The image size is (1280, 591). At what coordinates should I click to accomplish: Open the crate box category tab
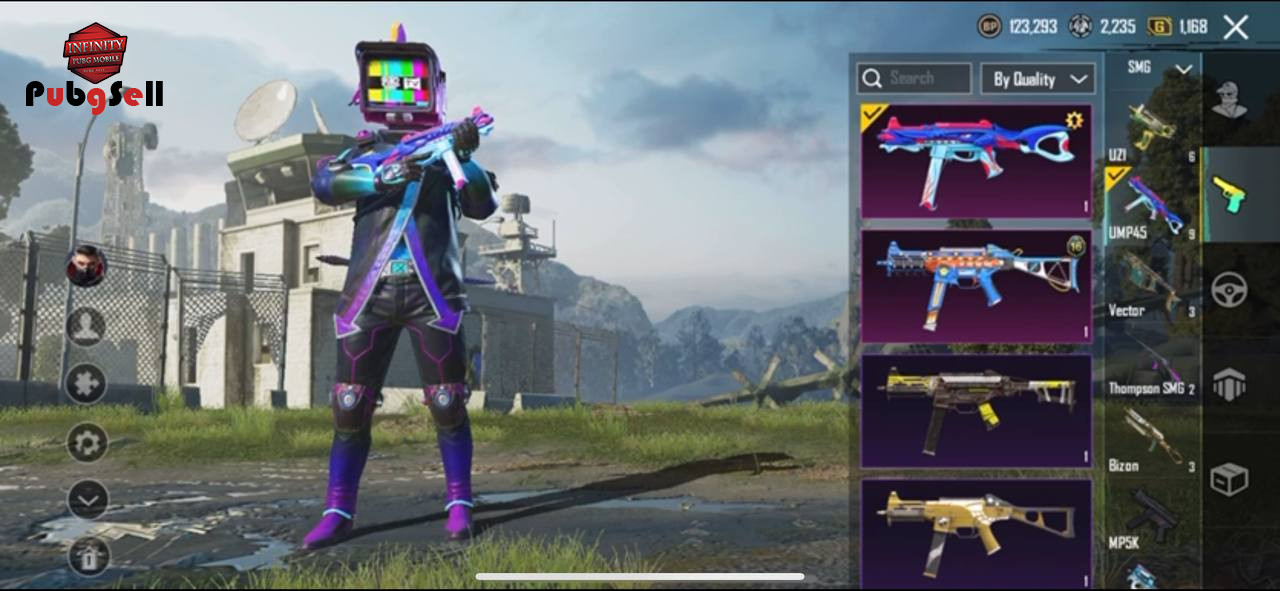[x=1229, y=479]
